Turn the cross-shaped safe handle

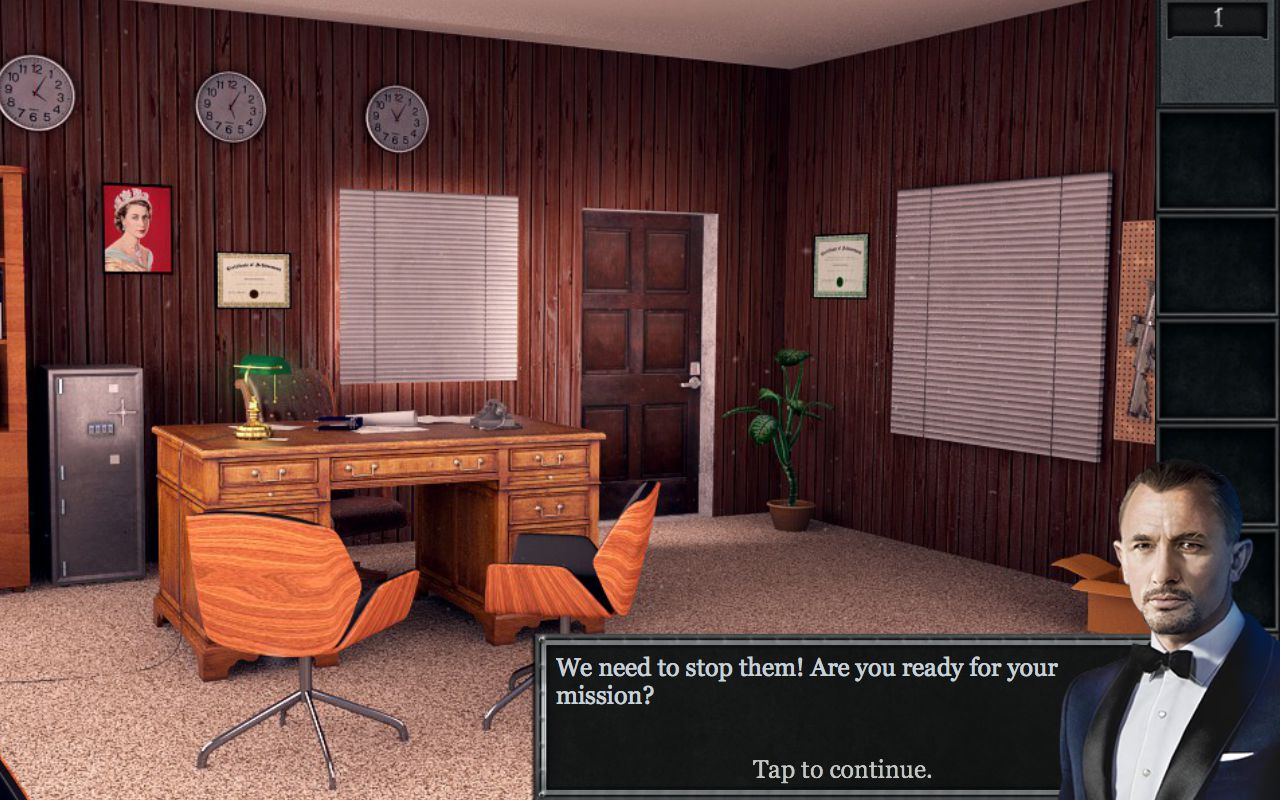(x=123, y=412)
